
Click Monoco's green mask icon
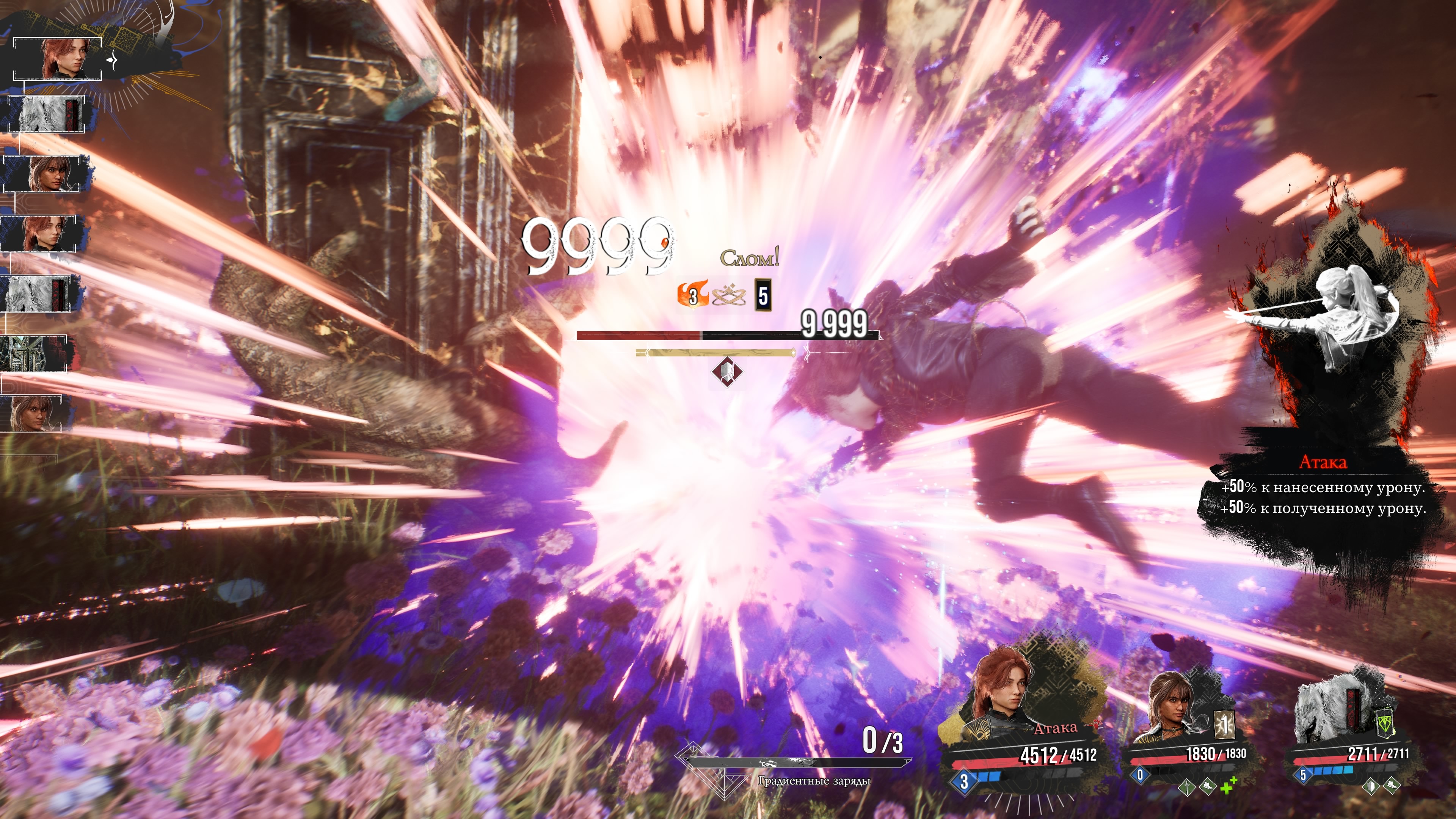pos(1384,726)
